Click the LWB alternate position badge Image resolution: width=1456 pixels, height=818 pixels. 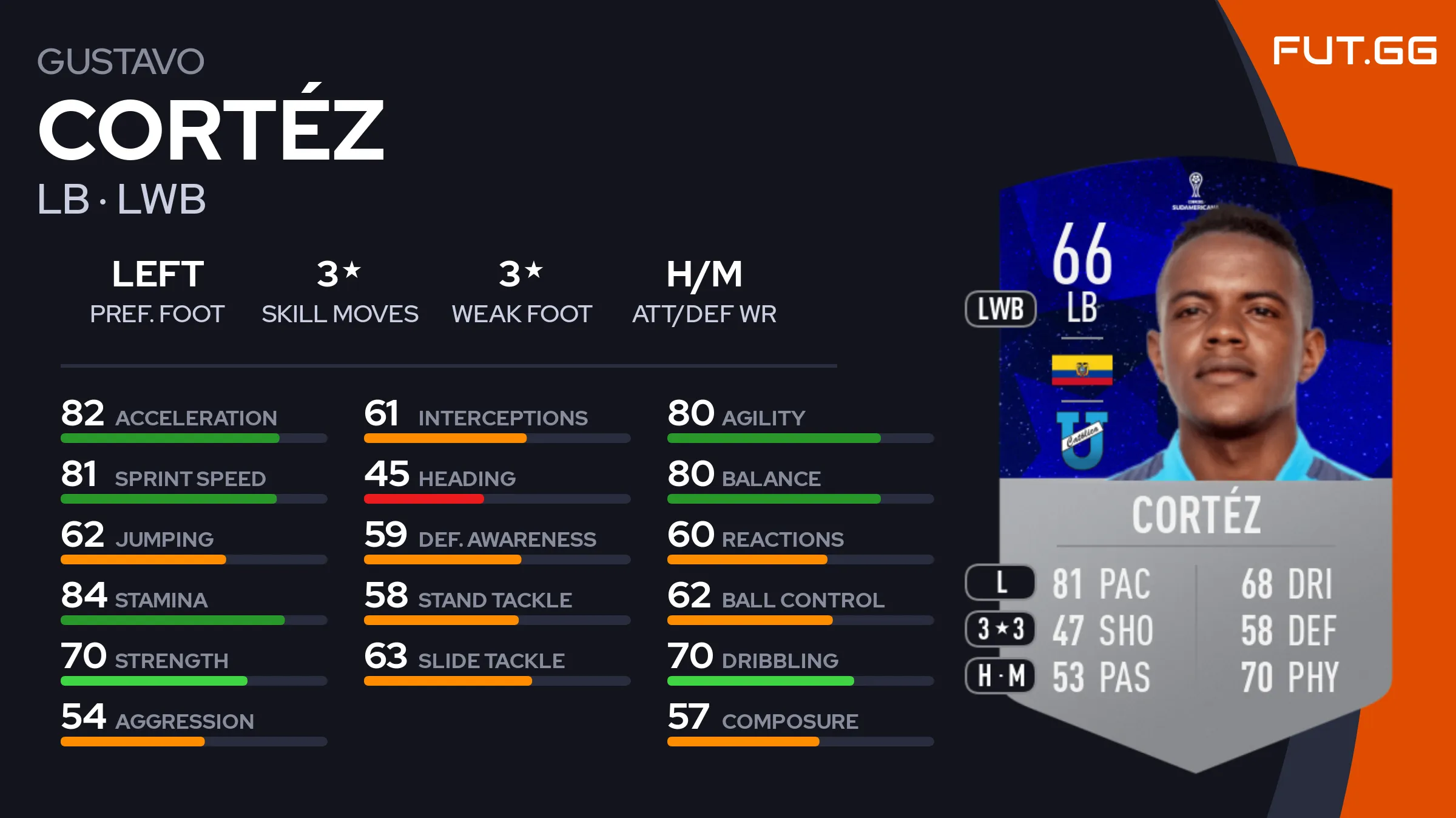tap(1000, 309)
